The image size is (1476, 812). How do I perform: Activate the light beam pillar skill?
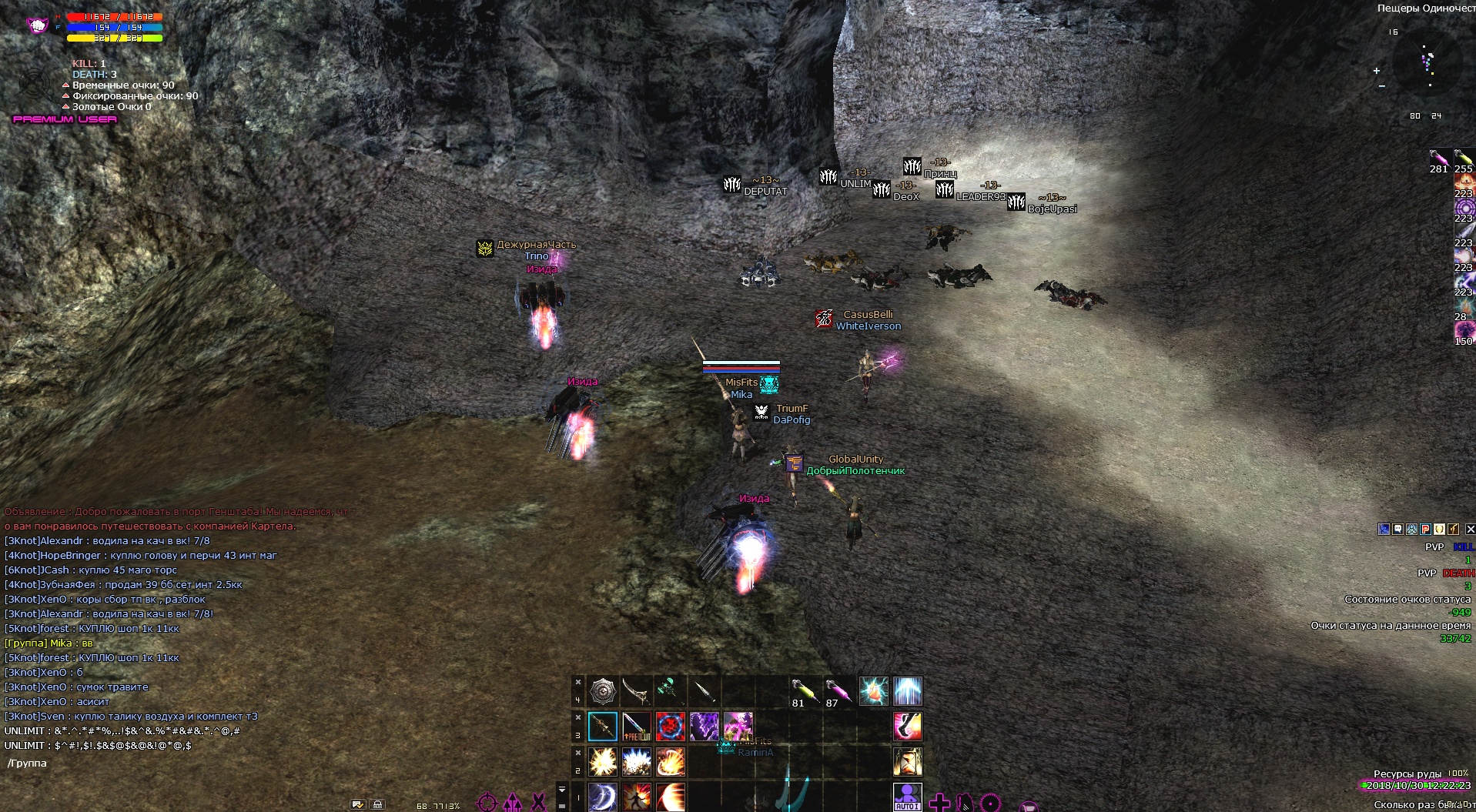click(908, 691)
